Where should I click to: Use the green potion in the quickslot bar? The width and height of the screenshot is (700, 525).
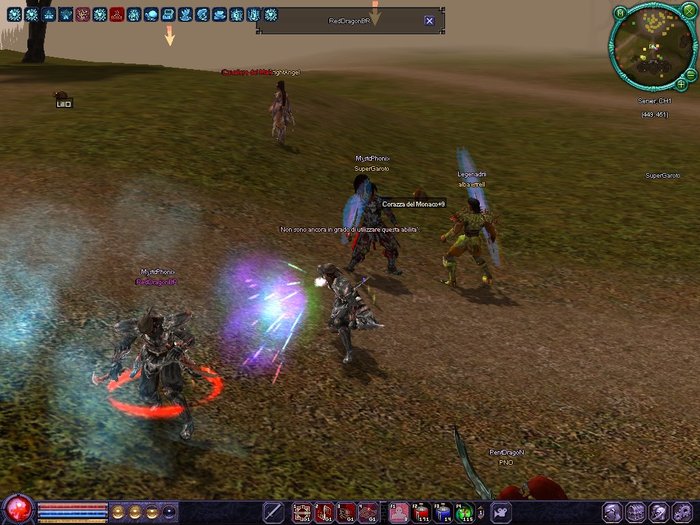click(465, 512)
